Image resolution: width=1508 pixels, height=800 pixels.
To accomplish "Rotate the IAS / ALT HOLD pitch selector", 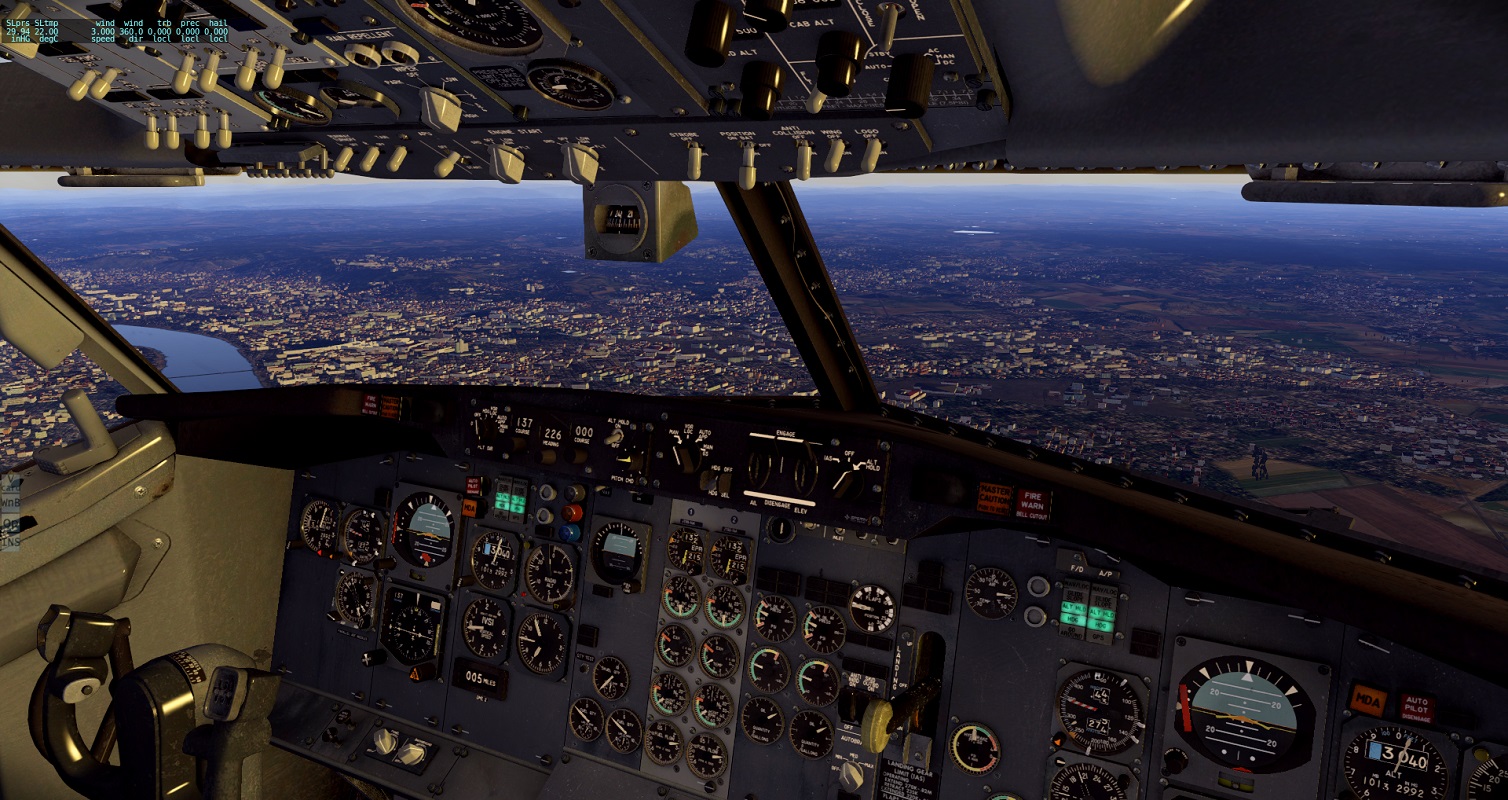I will click(847, 479).
